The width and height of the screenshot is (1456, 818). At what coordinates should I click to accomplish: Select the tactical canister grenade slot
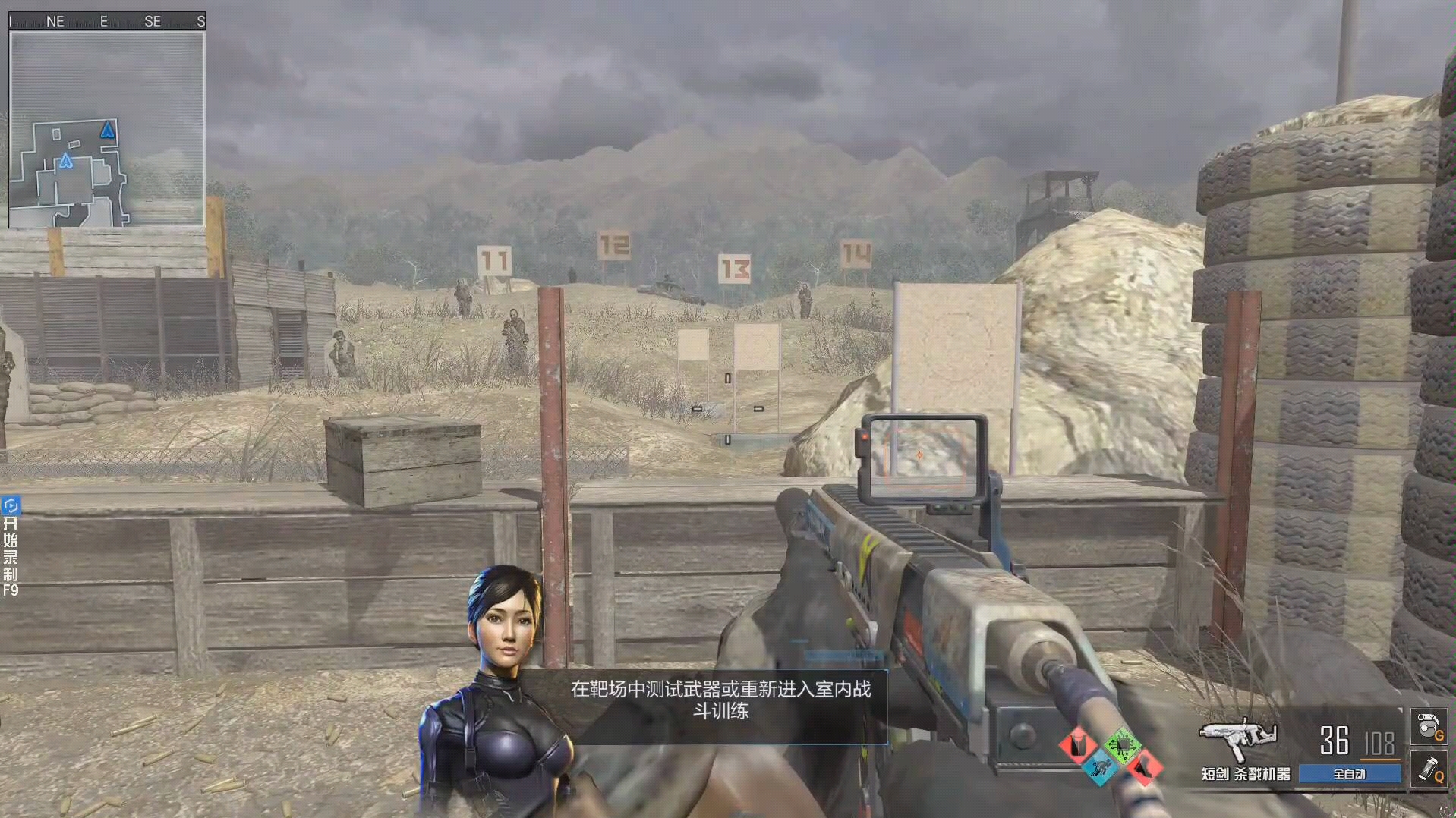(x=1428, y=769)
